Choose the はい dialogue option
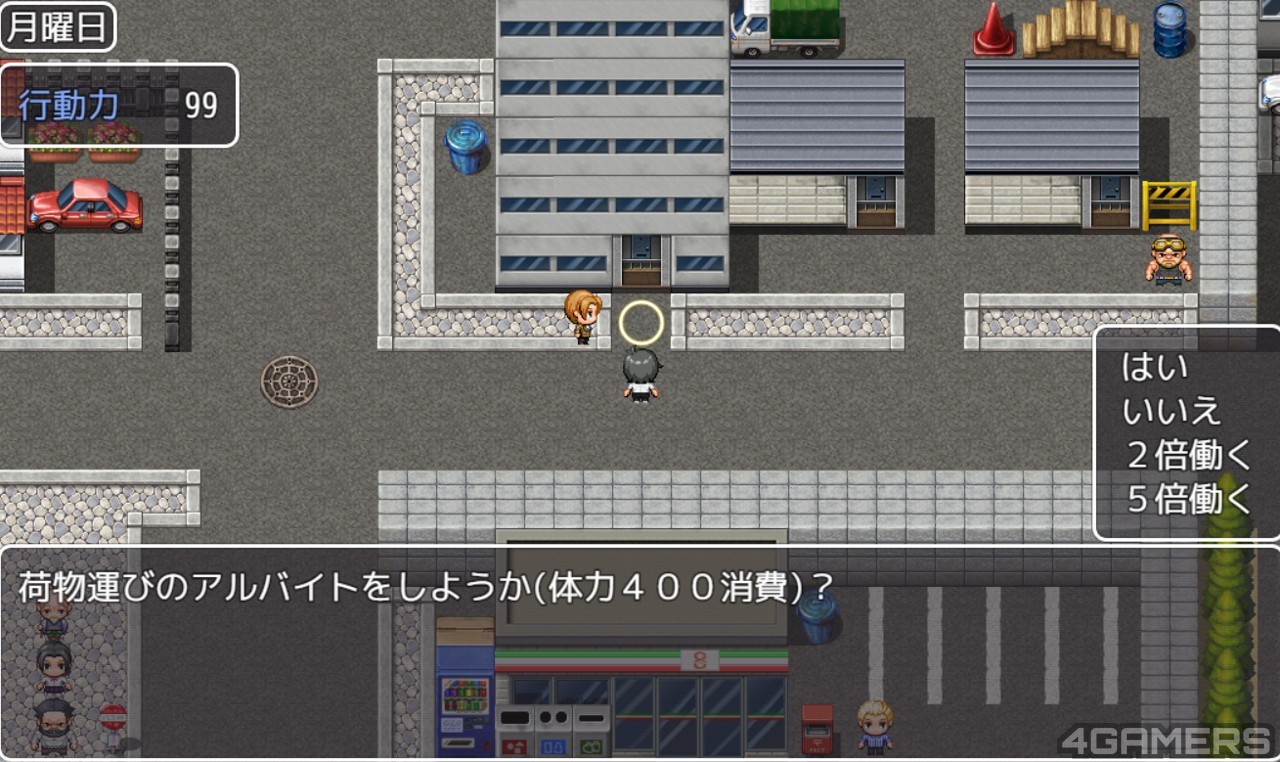Viewport: 1280px width, 762px height. 1155,368
